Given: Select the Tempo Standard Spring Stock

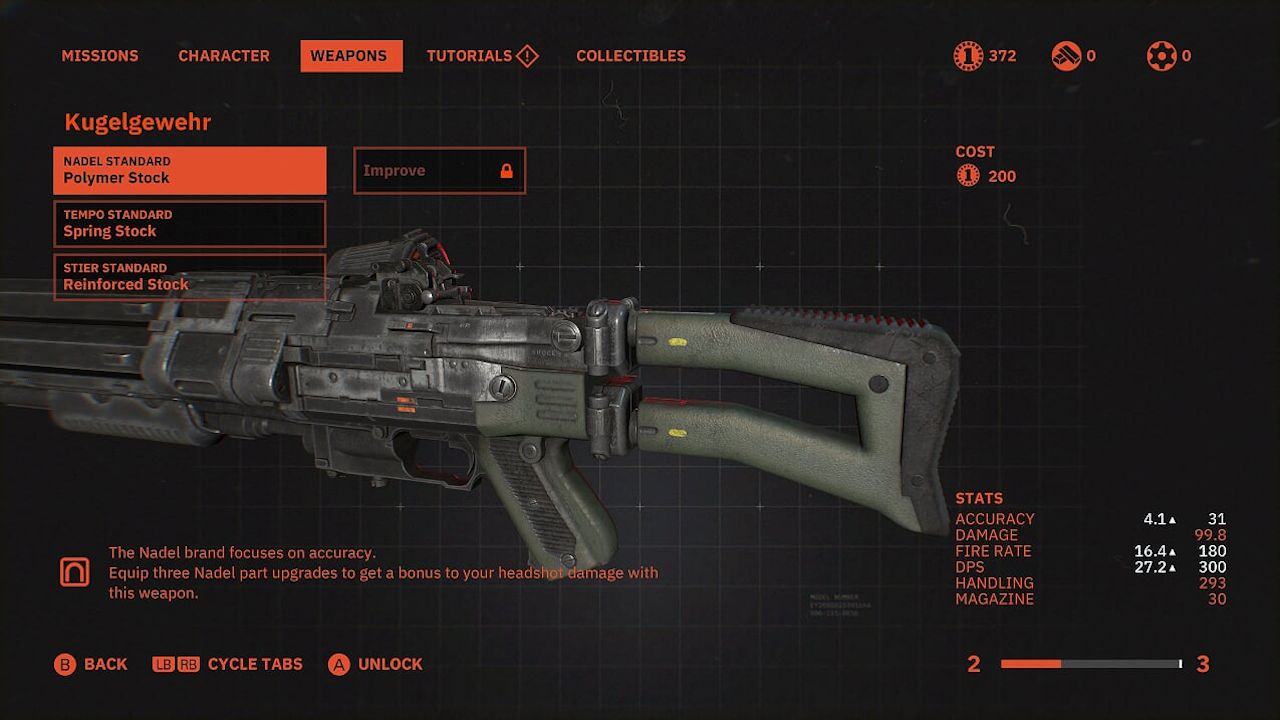Looking at the screenshot, I should coord(190,224).
